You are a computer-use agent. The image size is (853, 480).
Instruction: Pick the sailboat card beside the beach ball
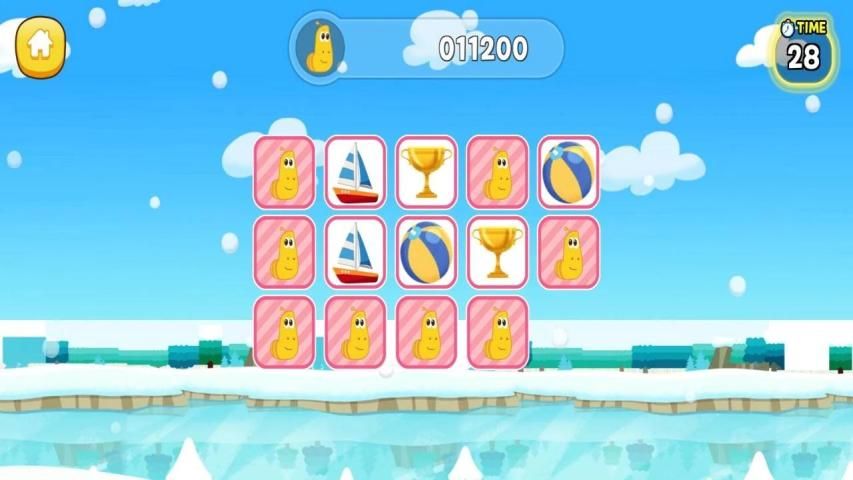355,252
